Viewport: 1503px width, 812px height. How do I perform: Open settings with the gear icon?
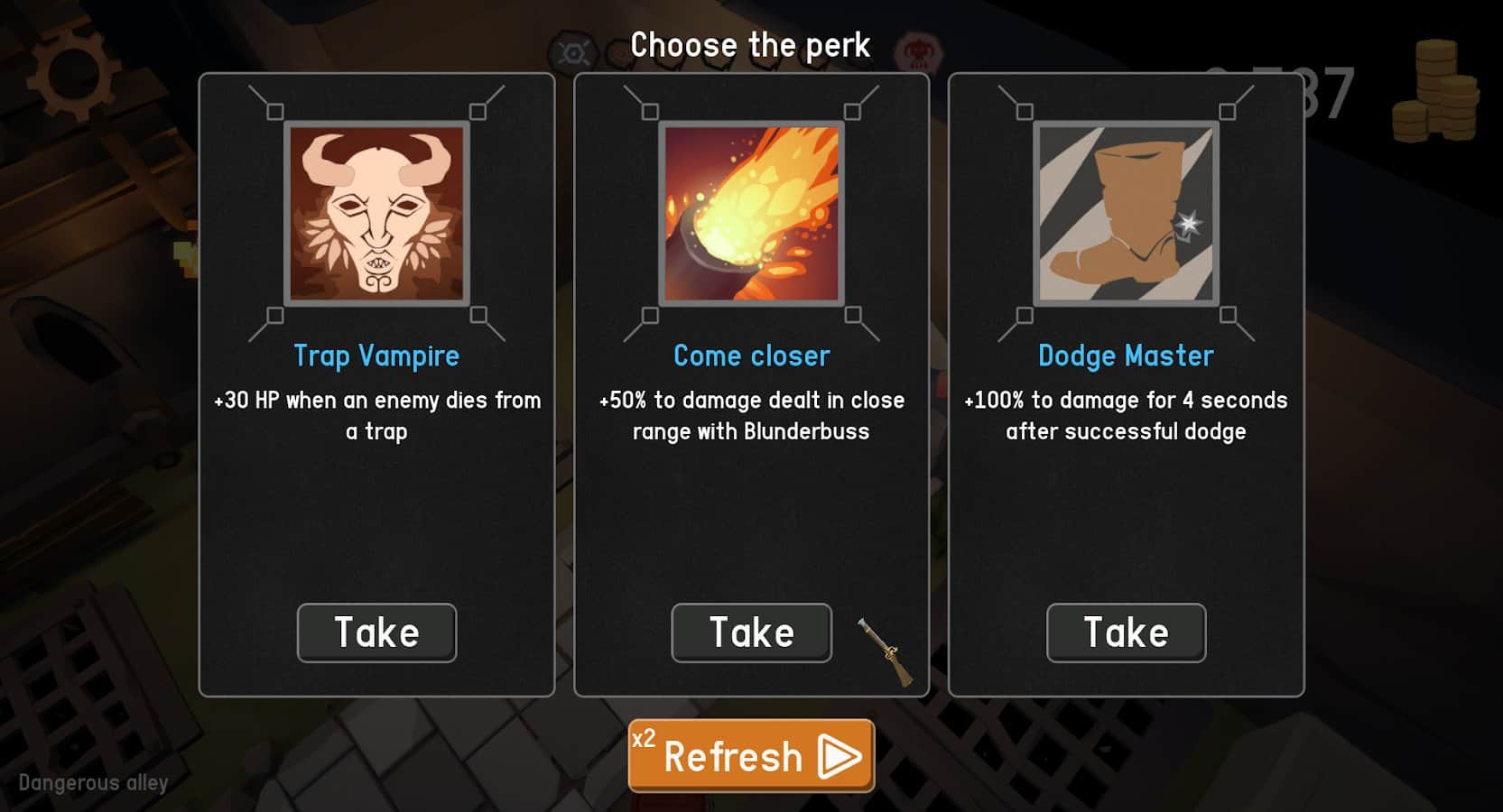[72, 74]
